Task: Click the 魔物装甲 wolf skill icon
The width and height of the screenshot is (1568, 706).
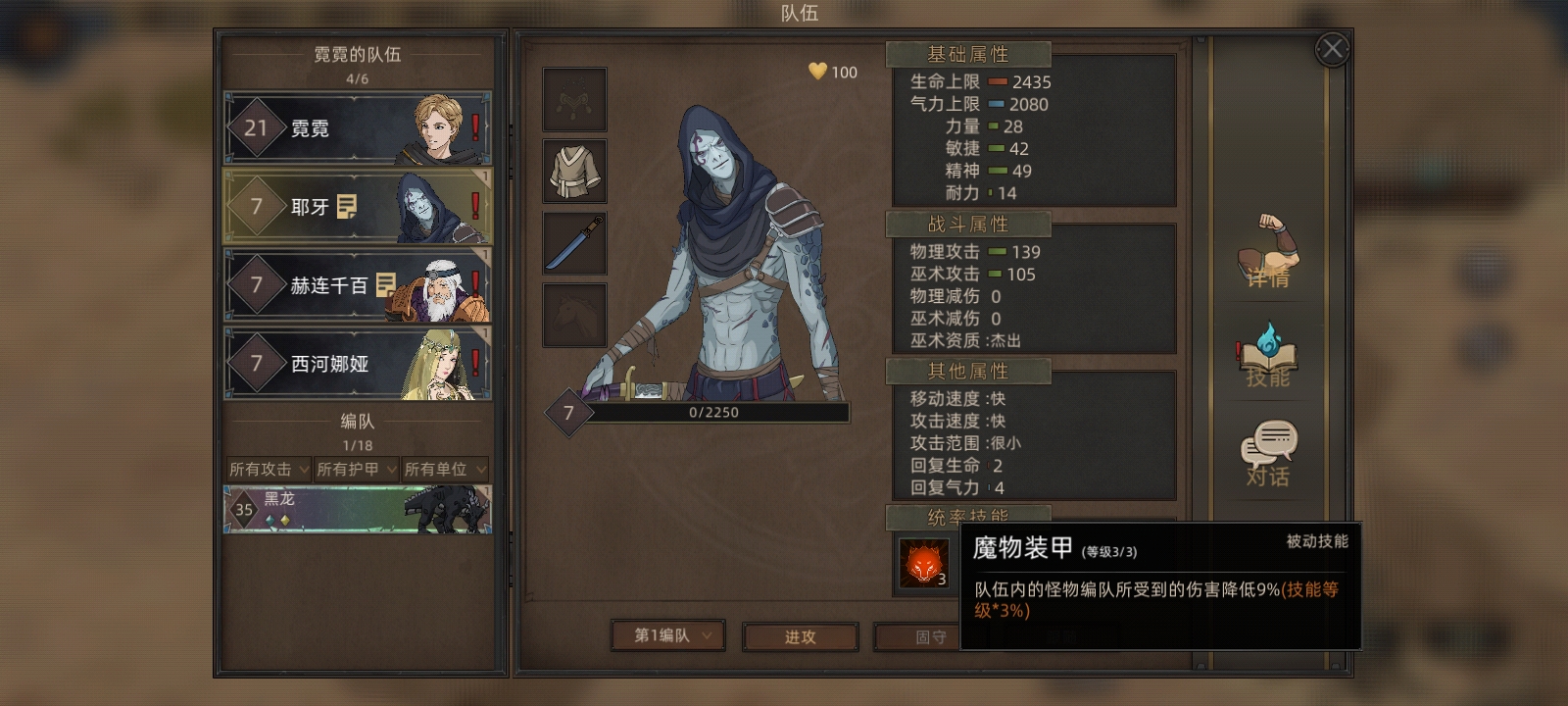Action: (x=923, y=563)
